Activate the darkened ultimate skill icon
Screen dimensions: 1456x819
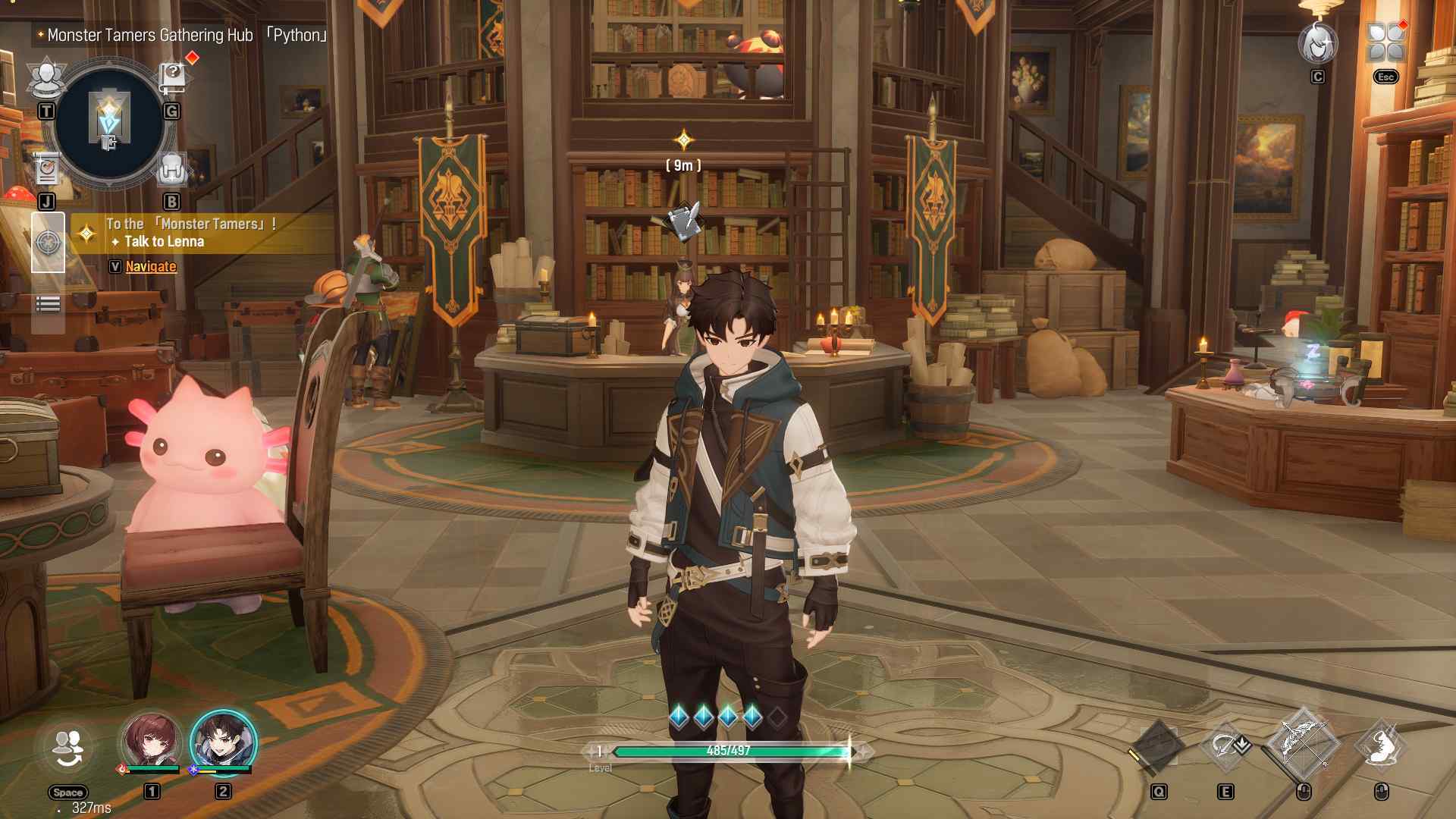1159,746
